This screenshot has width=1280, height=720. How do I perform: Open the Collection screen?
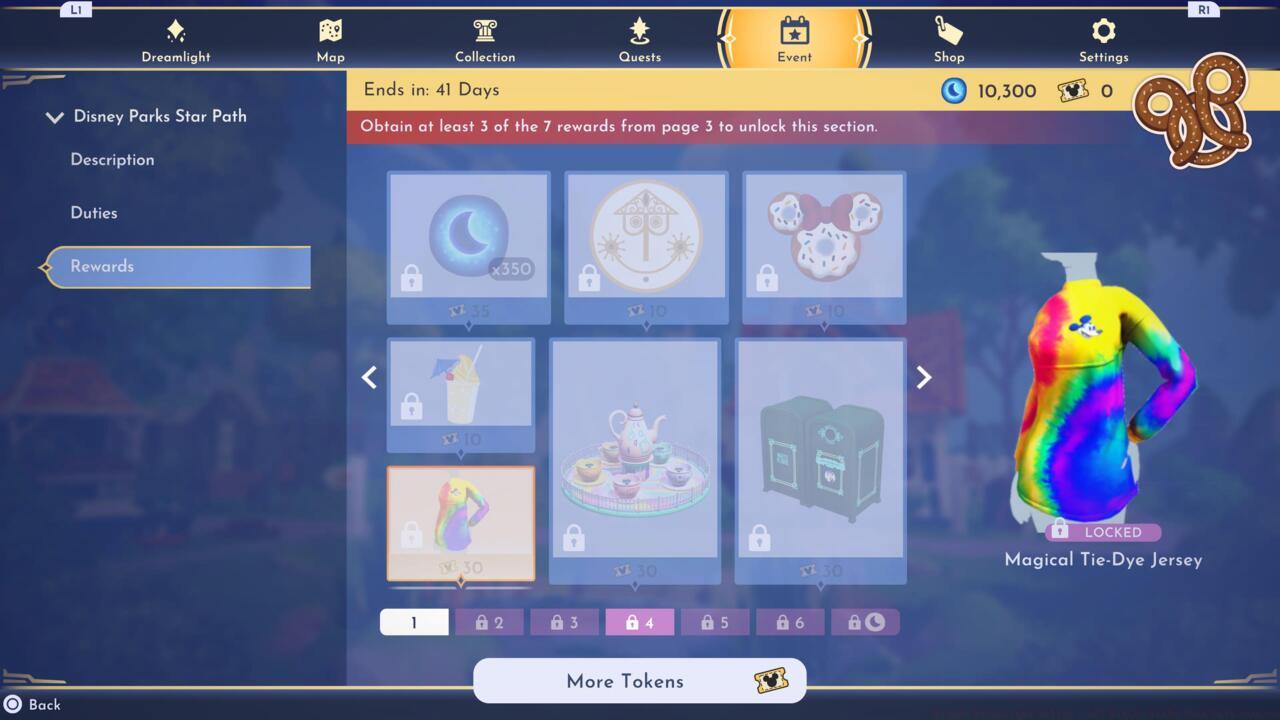pyautogui.click(x=485, y=40)
